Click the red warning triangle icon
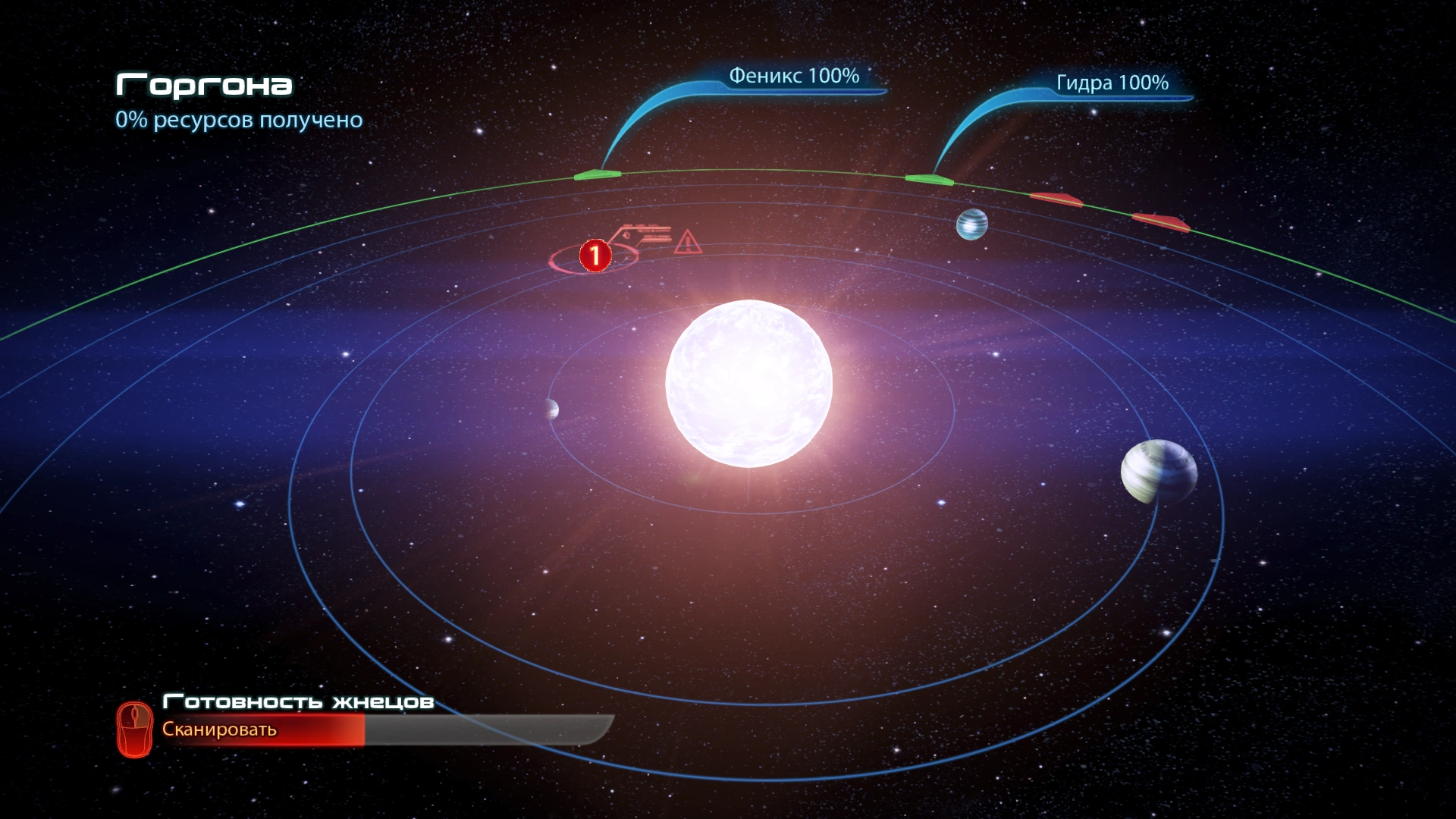1456x819 pixels. pyautogui.click(x=687, y=243)
